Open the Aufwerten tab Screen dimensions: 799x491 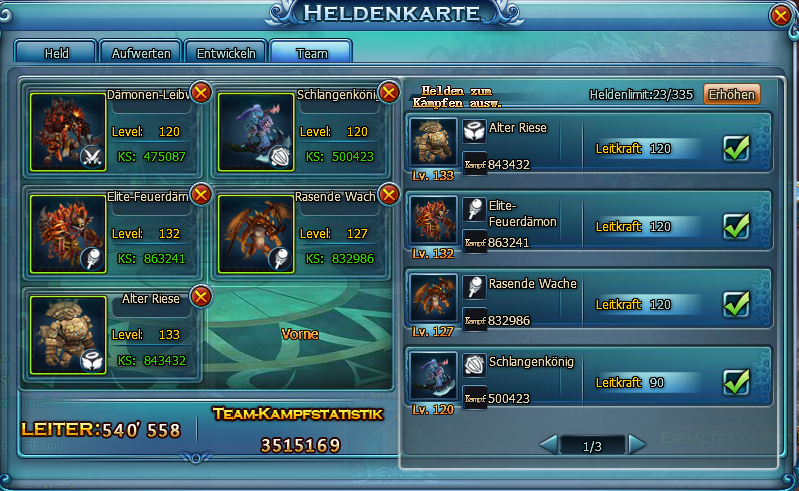[x=141, y=53]
